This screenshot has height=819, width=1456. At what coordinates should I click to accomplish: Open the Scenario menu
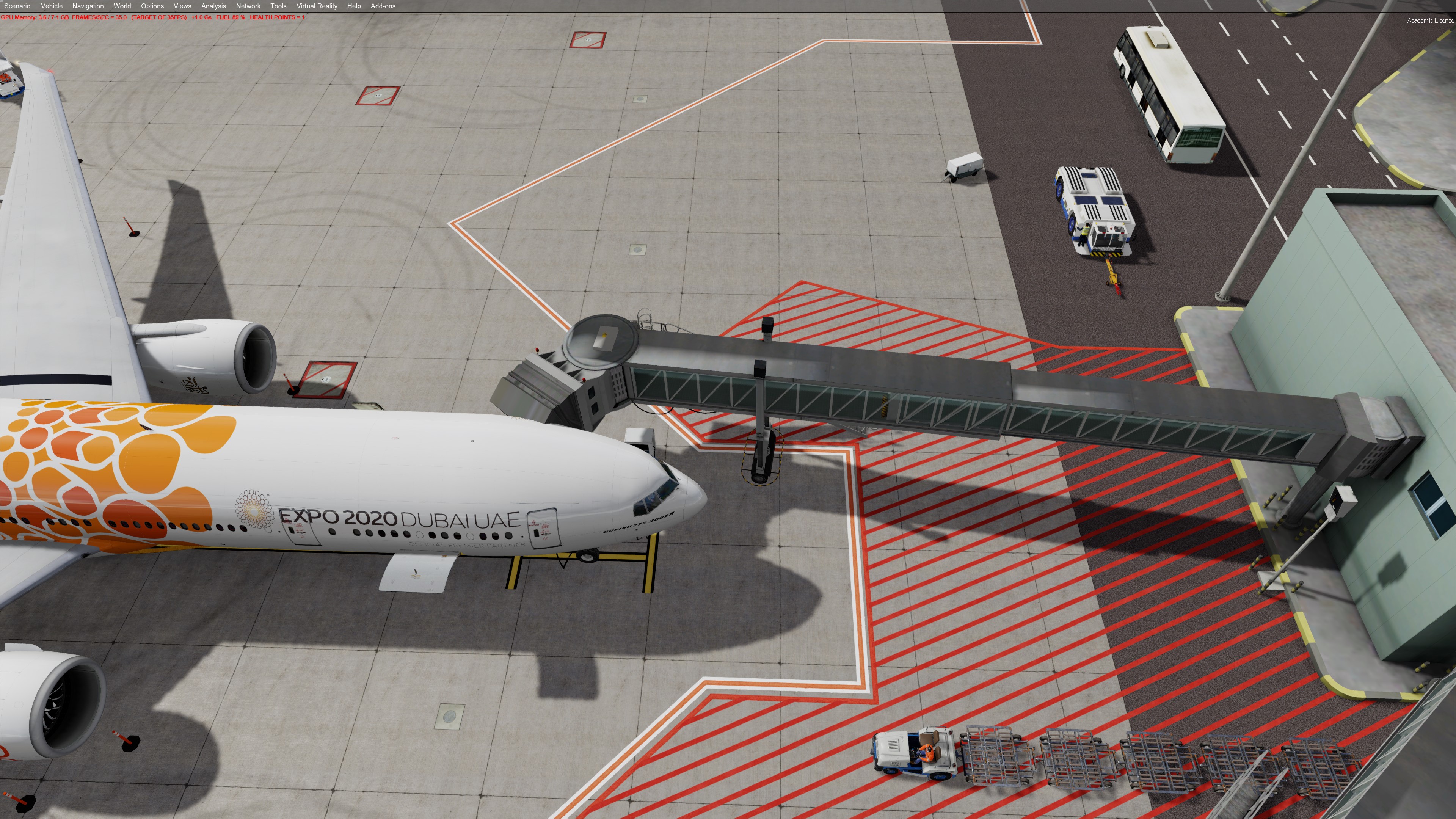click(17, 6)
